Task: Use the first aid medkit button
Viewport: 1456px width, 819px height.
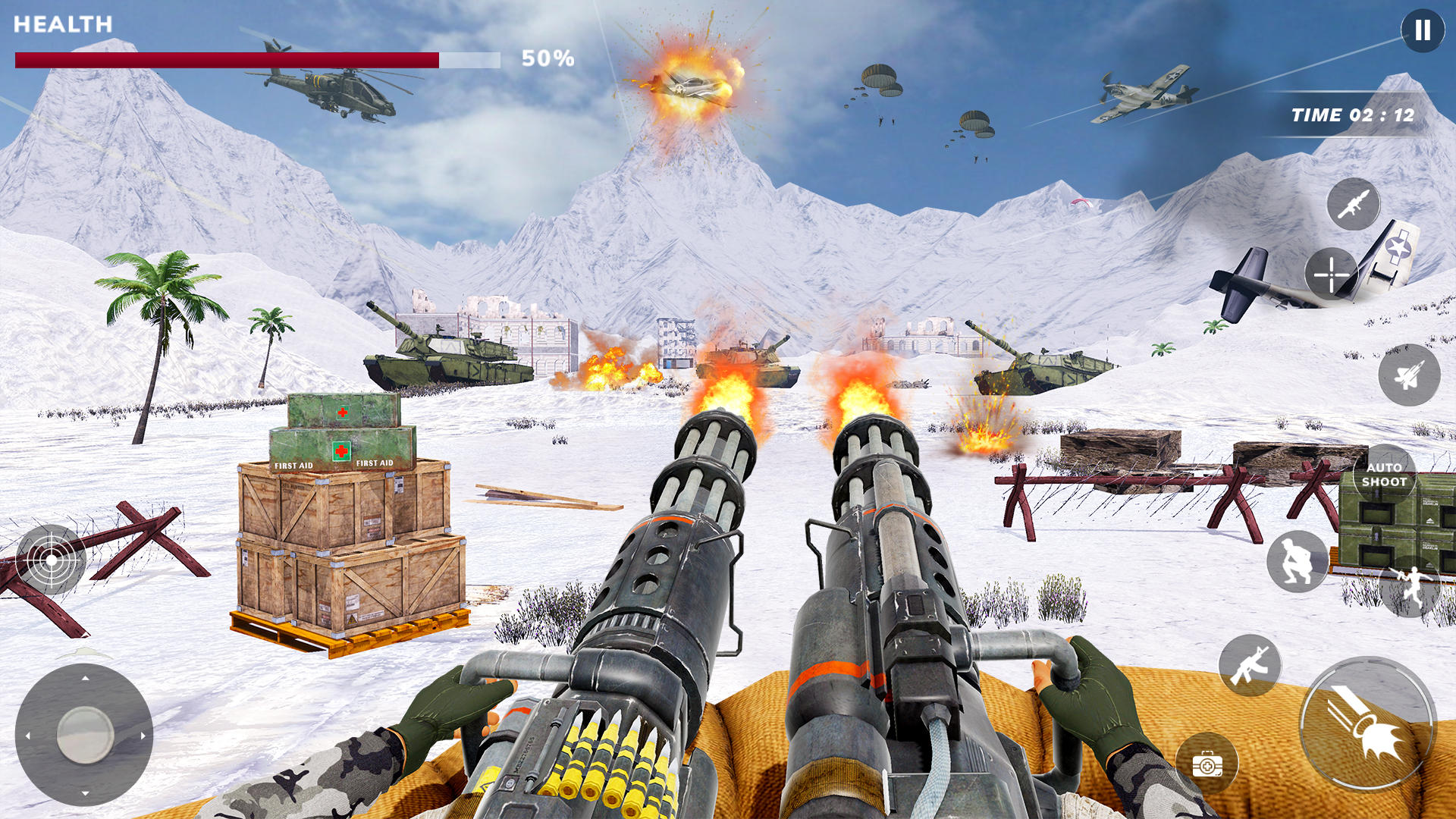Action: 1207,764
